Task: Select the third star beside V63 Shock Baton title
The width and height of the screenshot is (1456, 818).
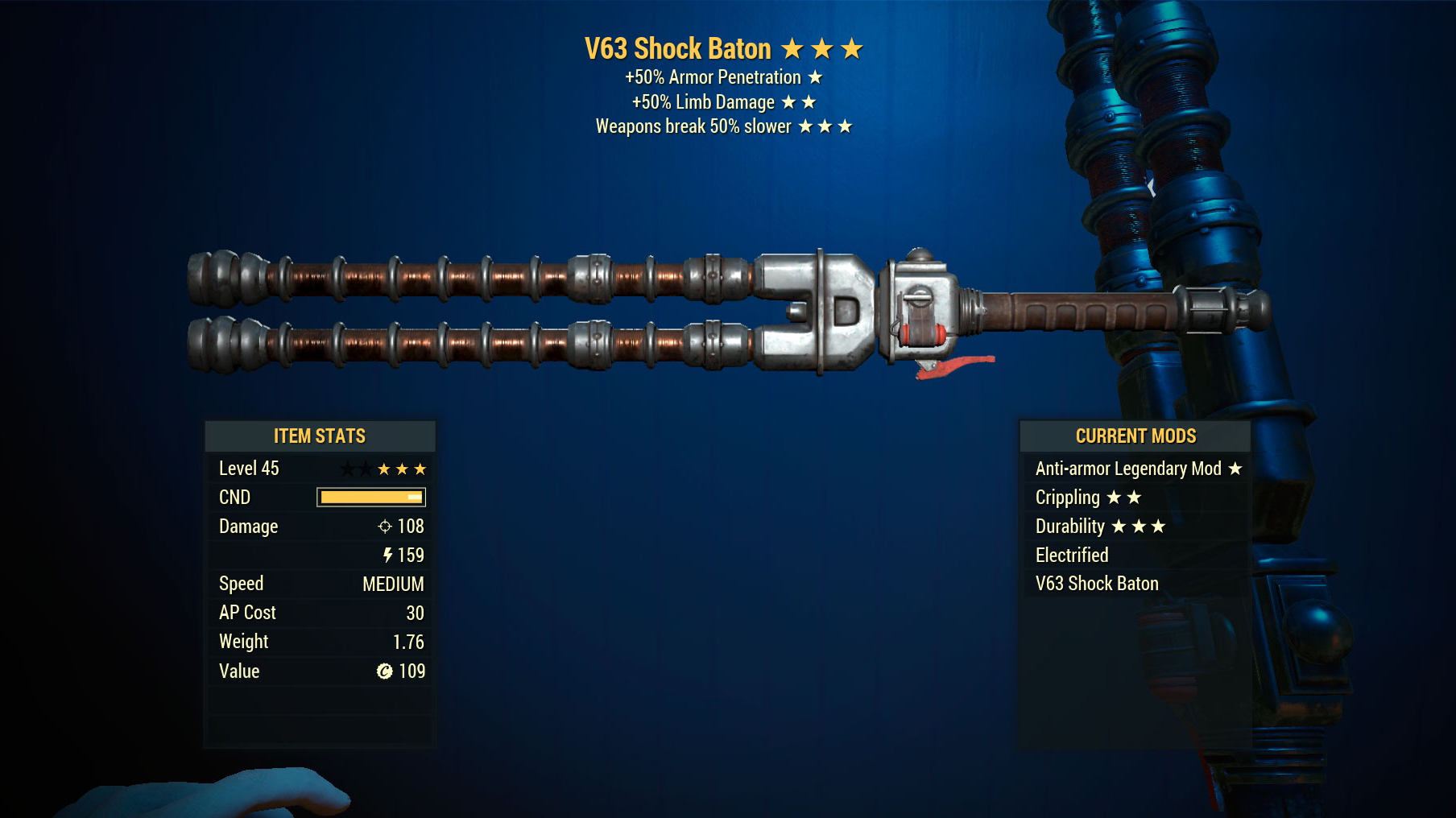Action: click(852, 48)
